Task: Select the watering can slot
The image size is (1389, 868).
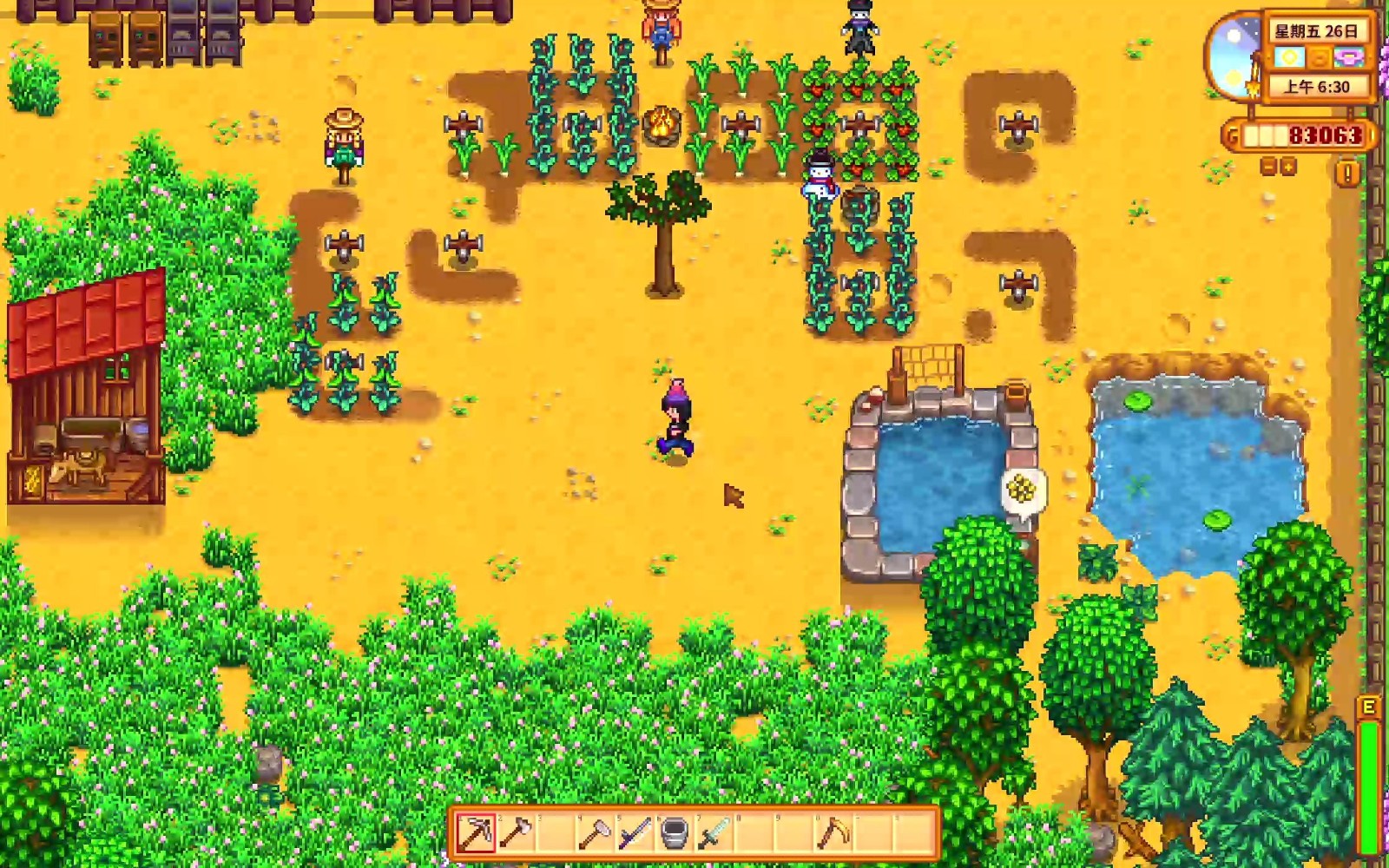Action: tap(675, 833)
